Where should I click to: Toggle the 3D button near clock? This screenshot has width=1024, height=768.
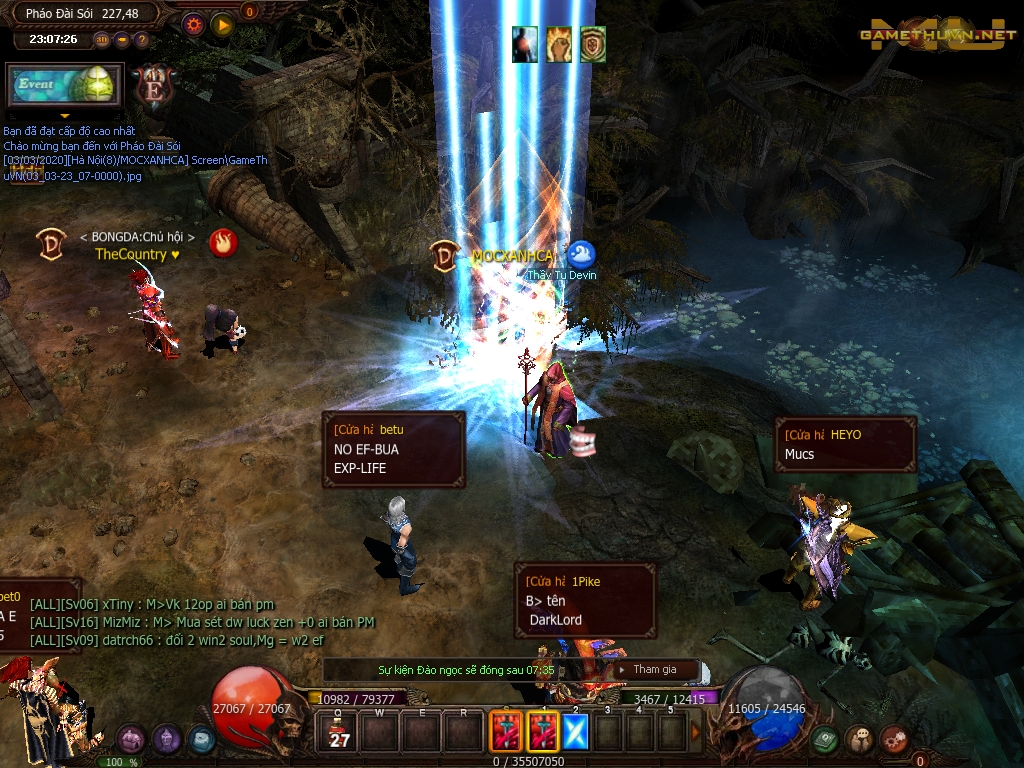point(102,40)
